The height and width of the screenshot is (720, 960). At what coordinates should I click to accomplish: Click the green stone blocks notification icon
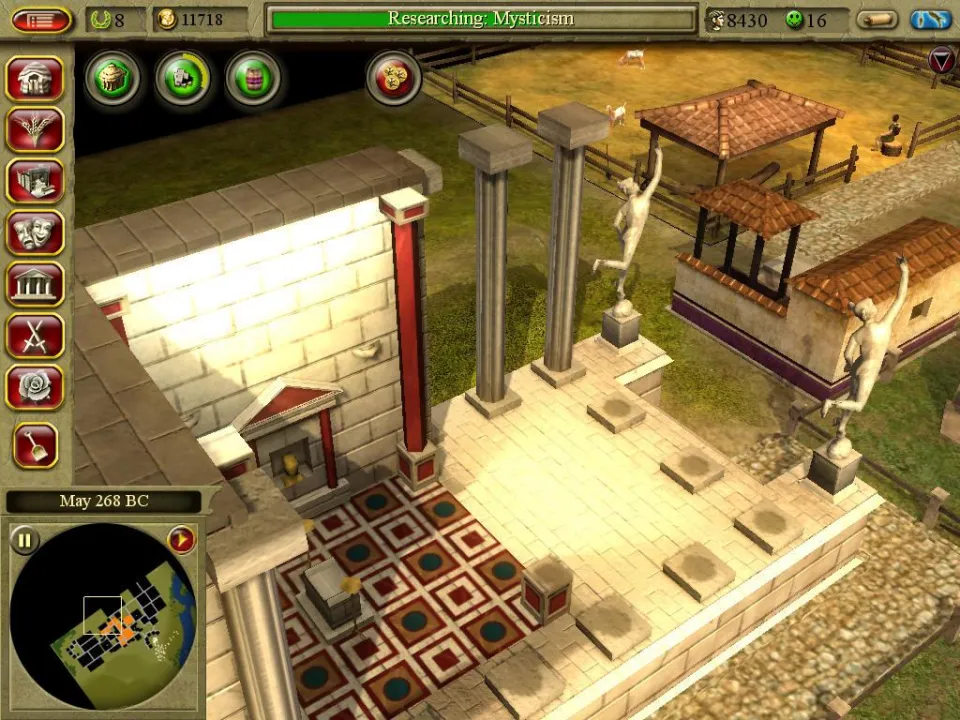click(x=183, y=78)
